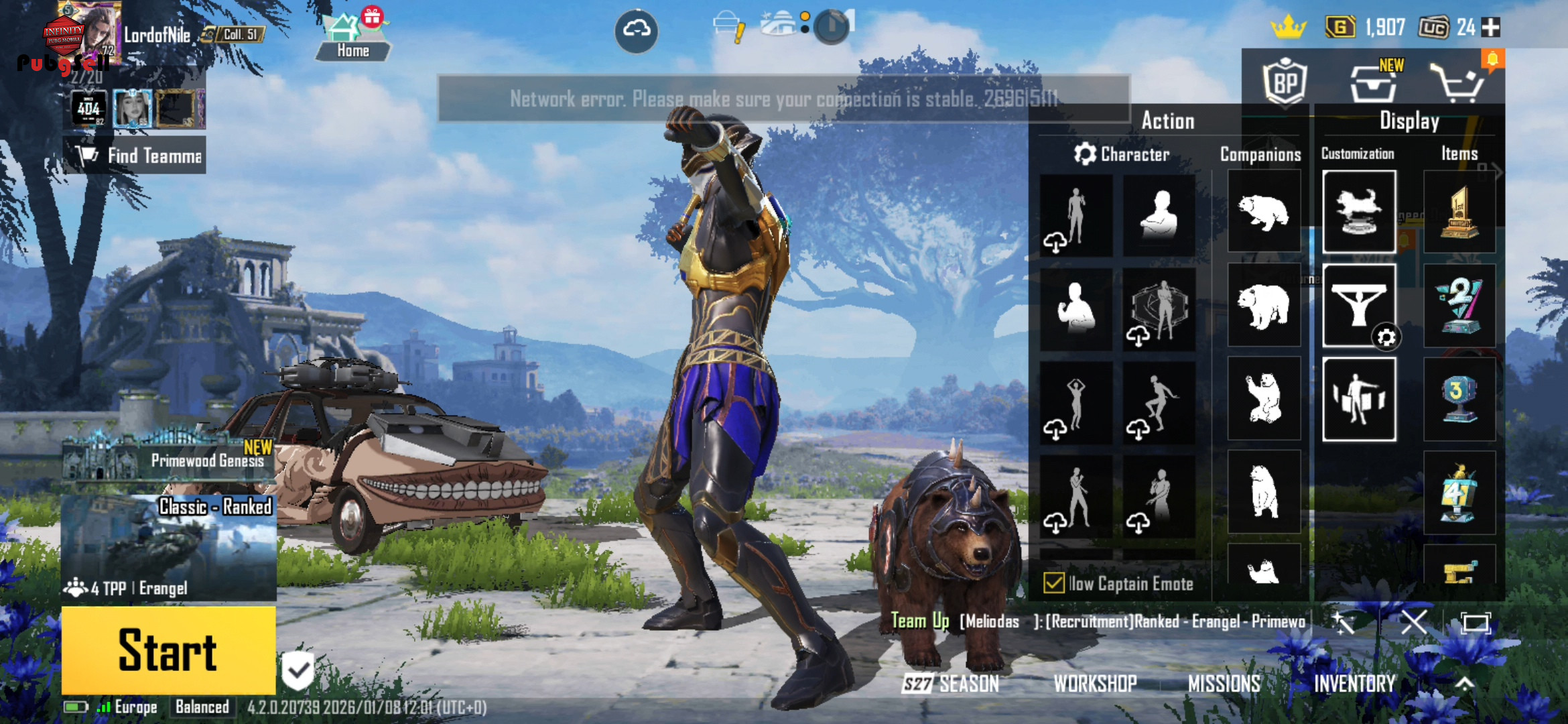Open the Inventory menu

(x=1354, y=683)
